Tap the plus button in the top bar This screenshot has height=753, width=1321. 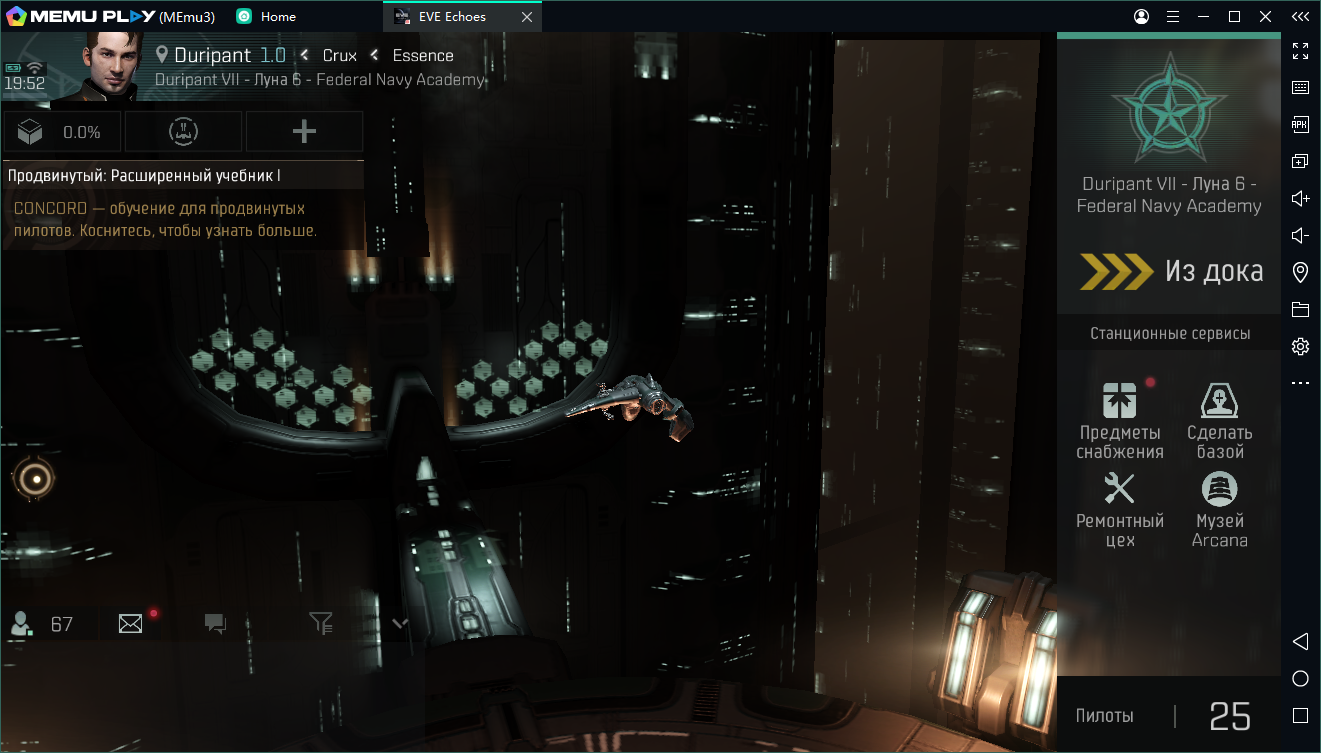(x=304, y=132)
